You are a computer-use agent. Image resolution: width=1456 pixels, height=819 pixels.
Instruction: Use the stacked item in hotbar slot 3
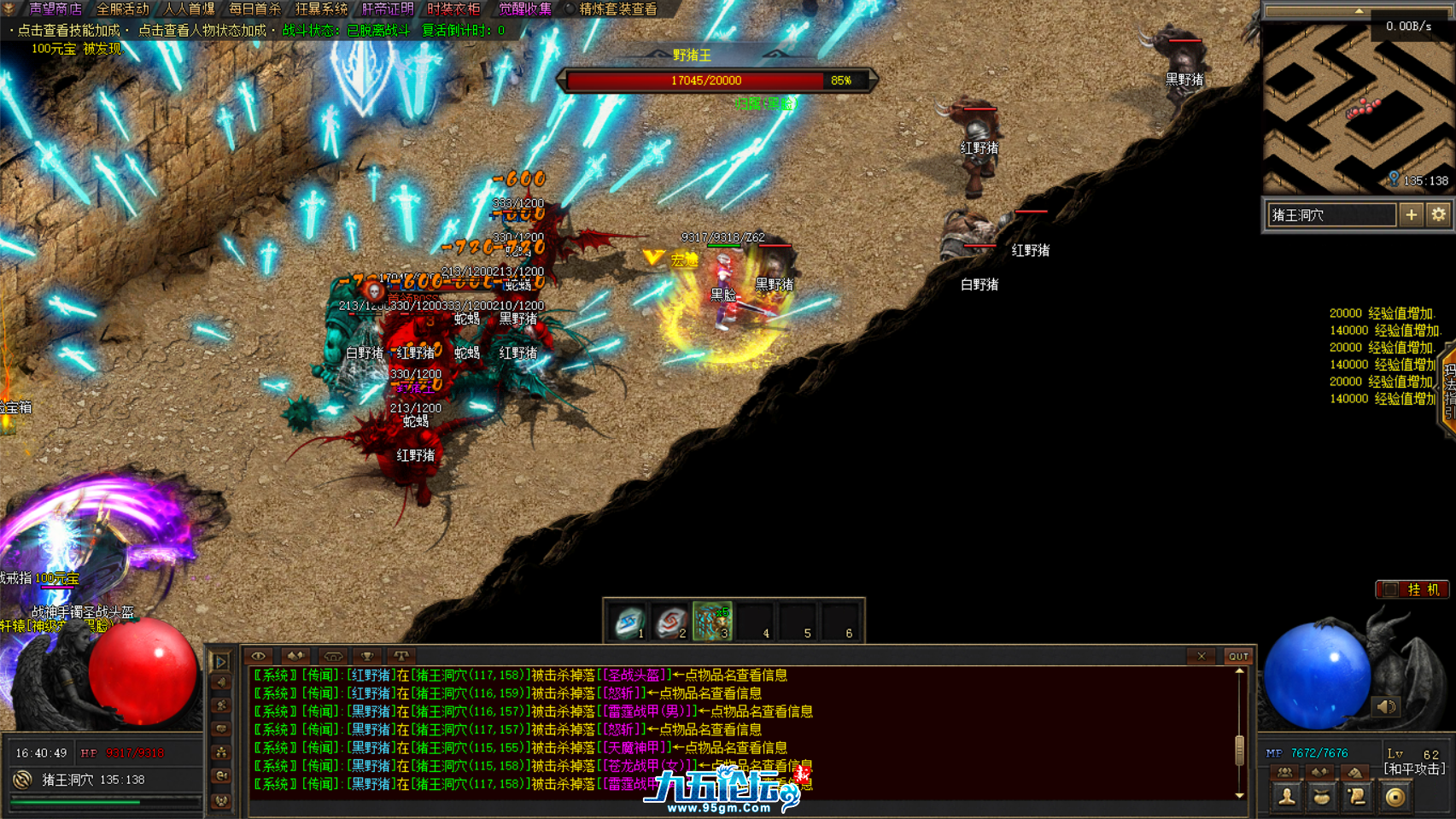pos(712,622)
